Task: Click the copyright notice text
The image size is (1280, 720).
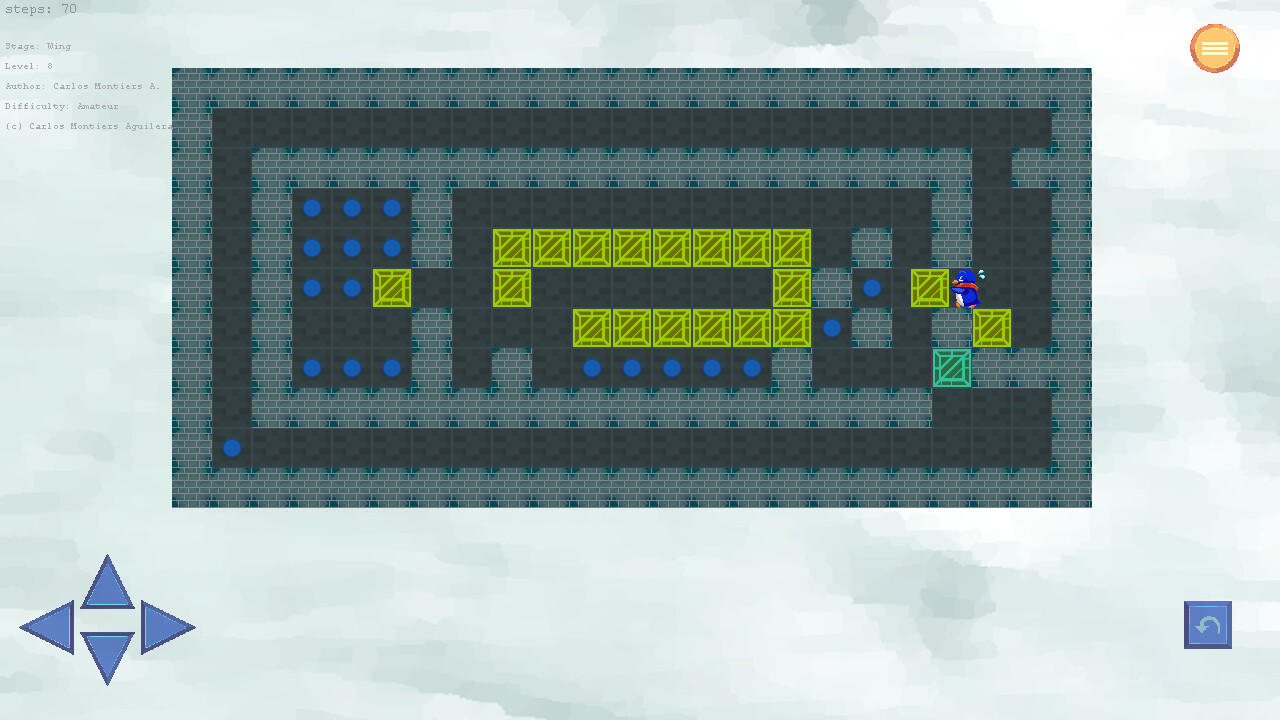Action: click(x=86, y=125)
